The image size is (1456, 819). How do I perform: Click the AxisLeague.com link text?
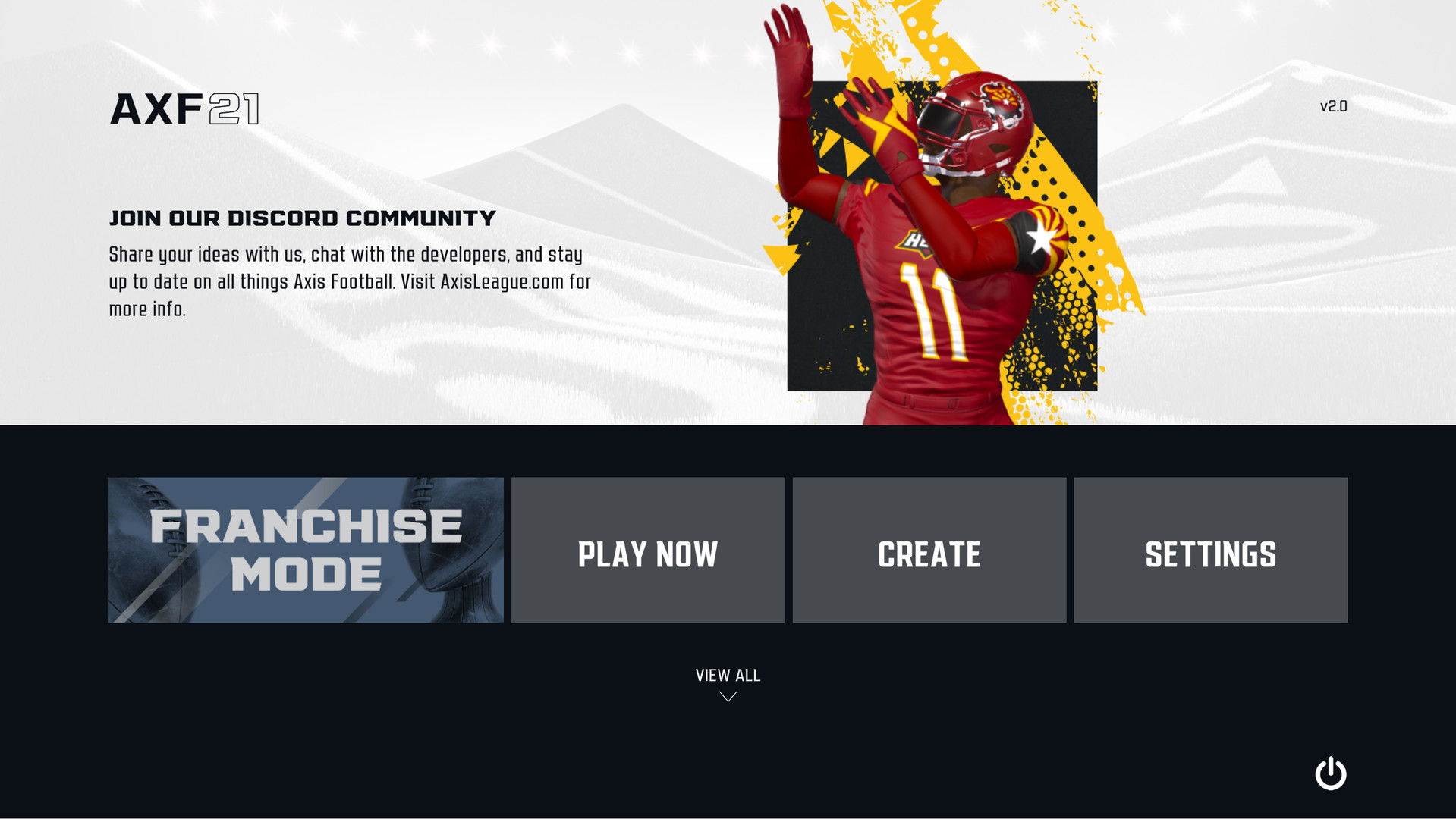click(x=501, y=281)
